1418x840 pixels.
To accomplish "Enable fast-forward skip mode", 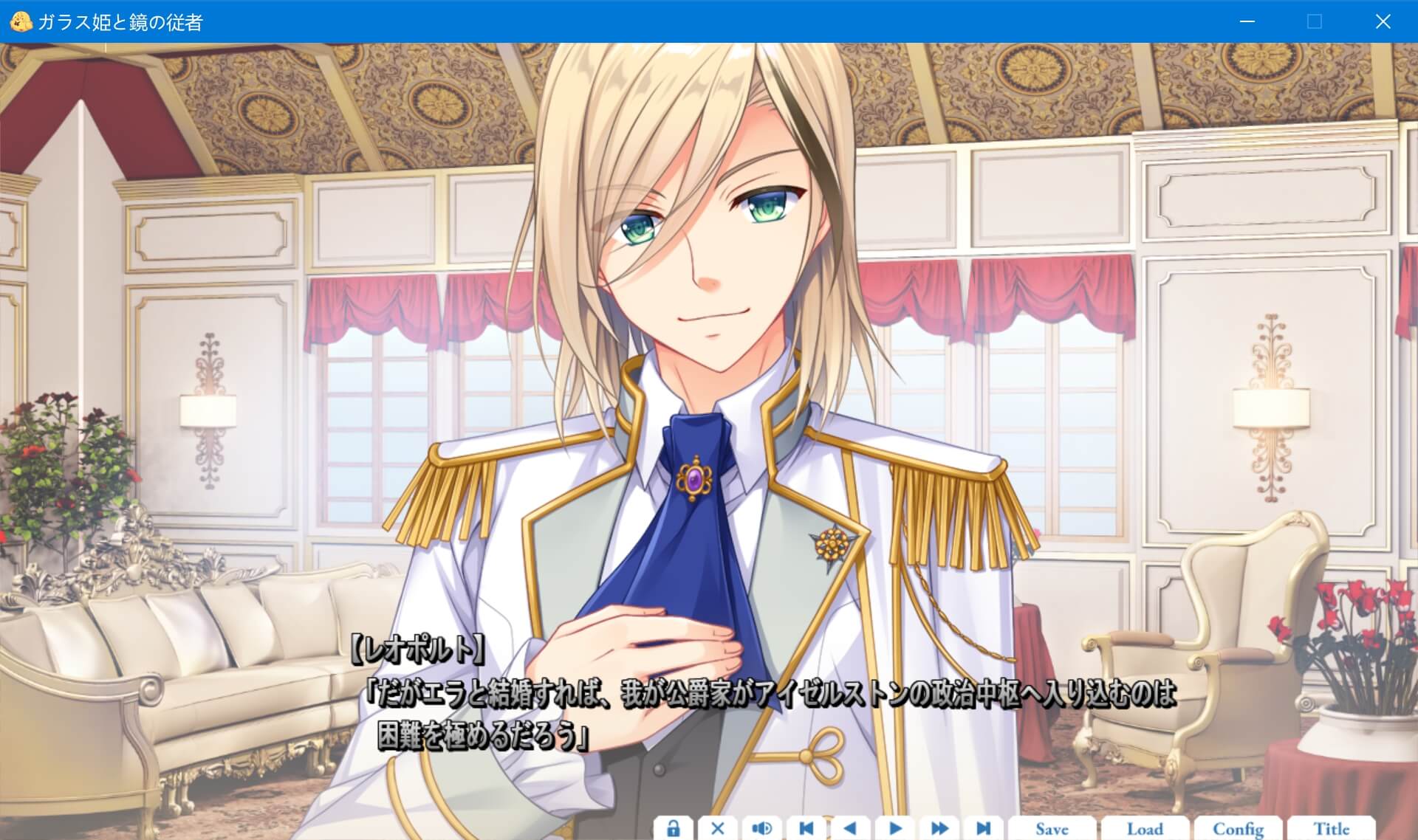I will click(939, 828).
